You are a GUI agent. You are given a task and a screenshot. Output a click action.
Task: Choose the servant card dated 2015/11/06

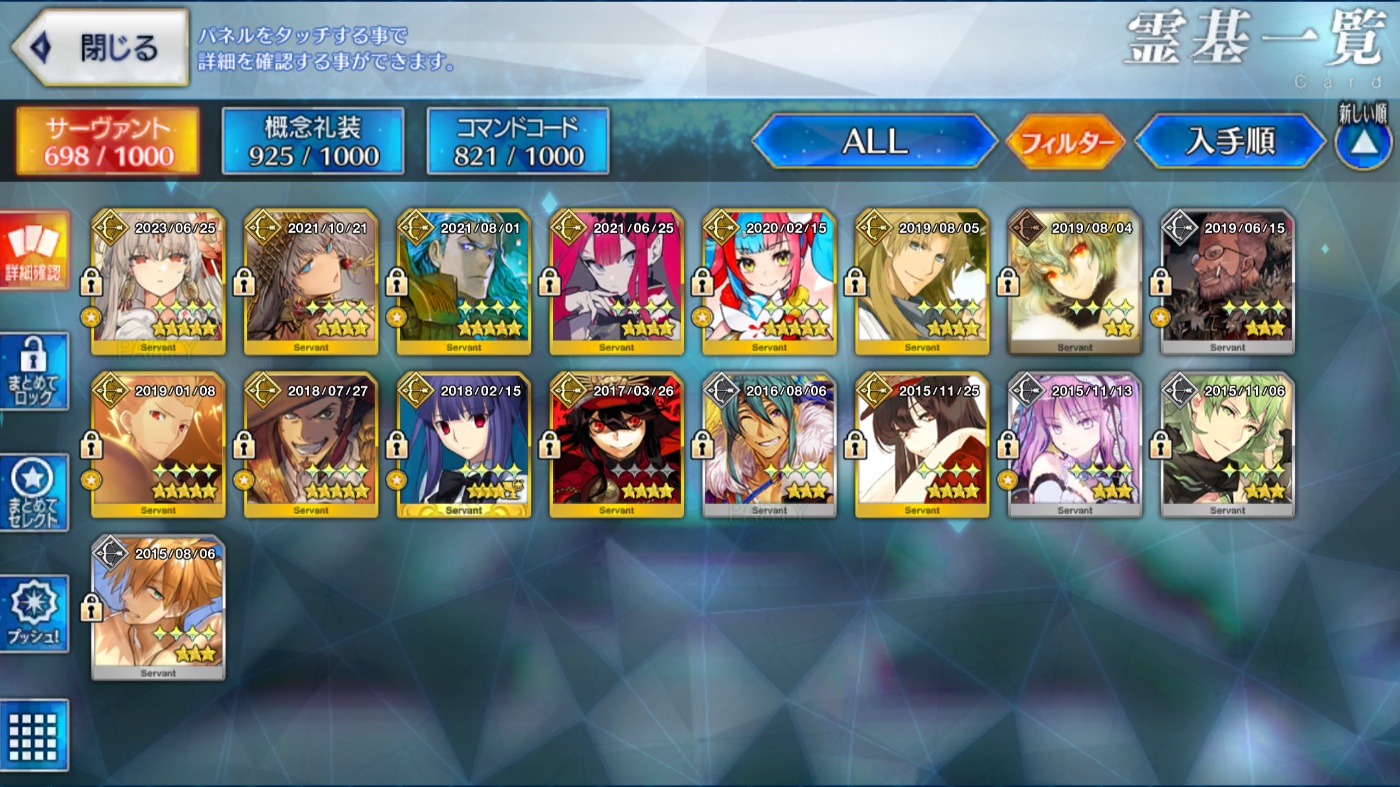coord(1227,445)
